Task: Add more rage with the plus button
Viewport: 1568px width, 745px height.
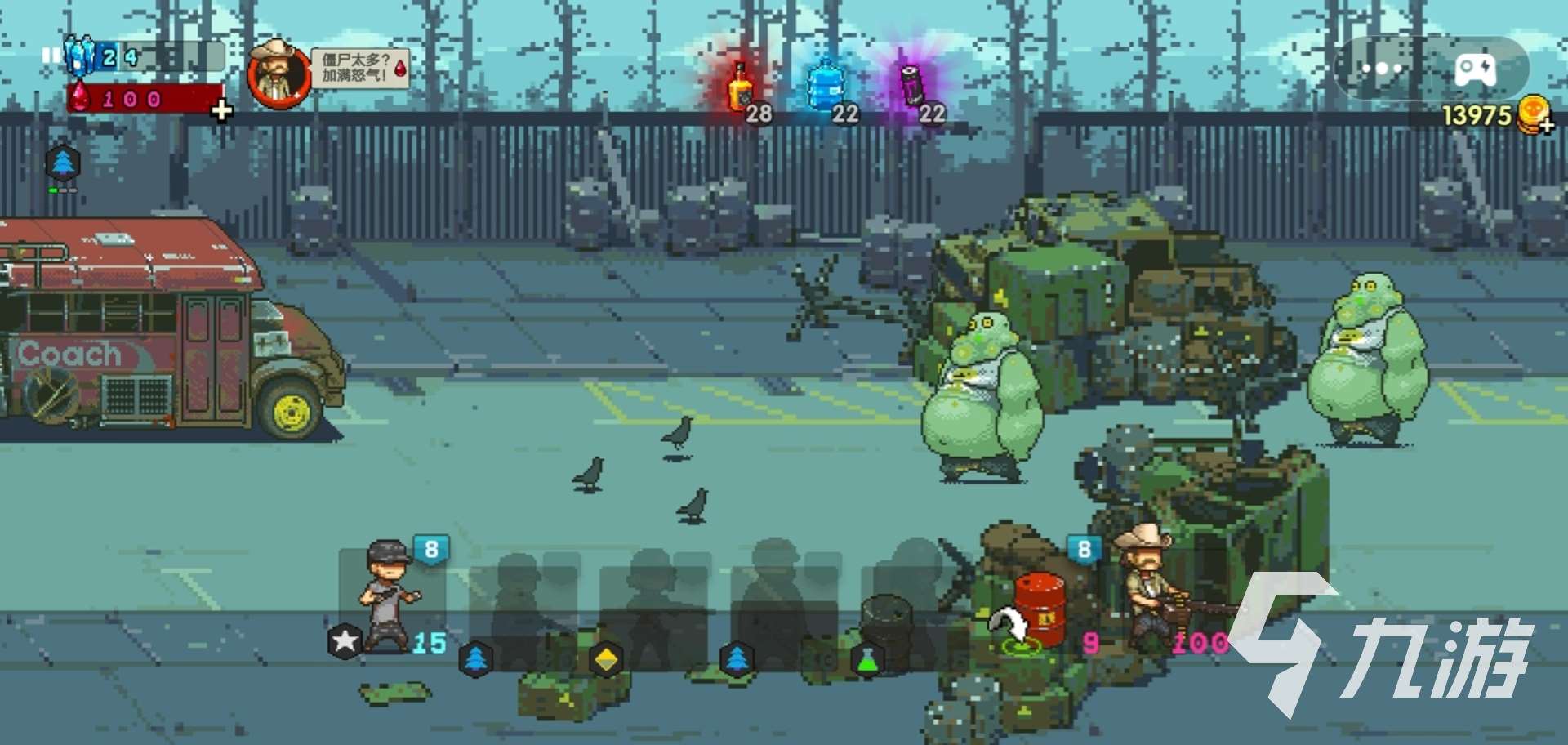Action: [x=221, y=109]
